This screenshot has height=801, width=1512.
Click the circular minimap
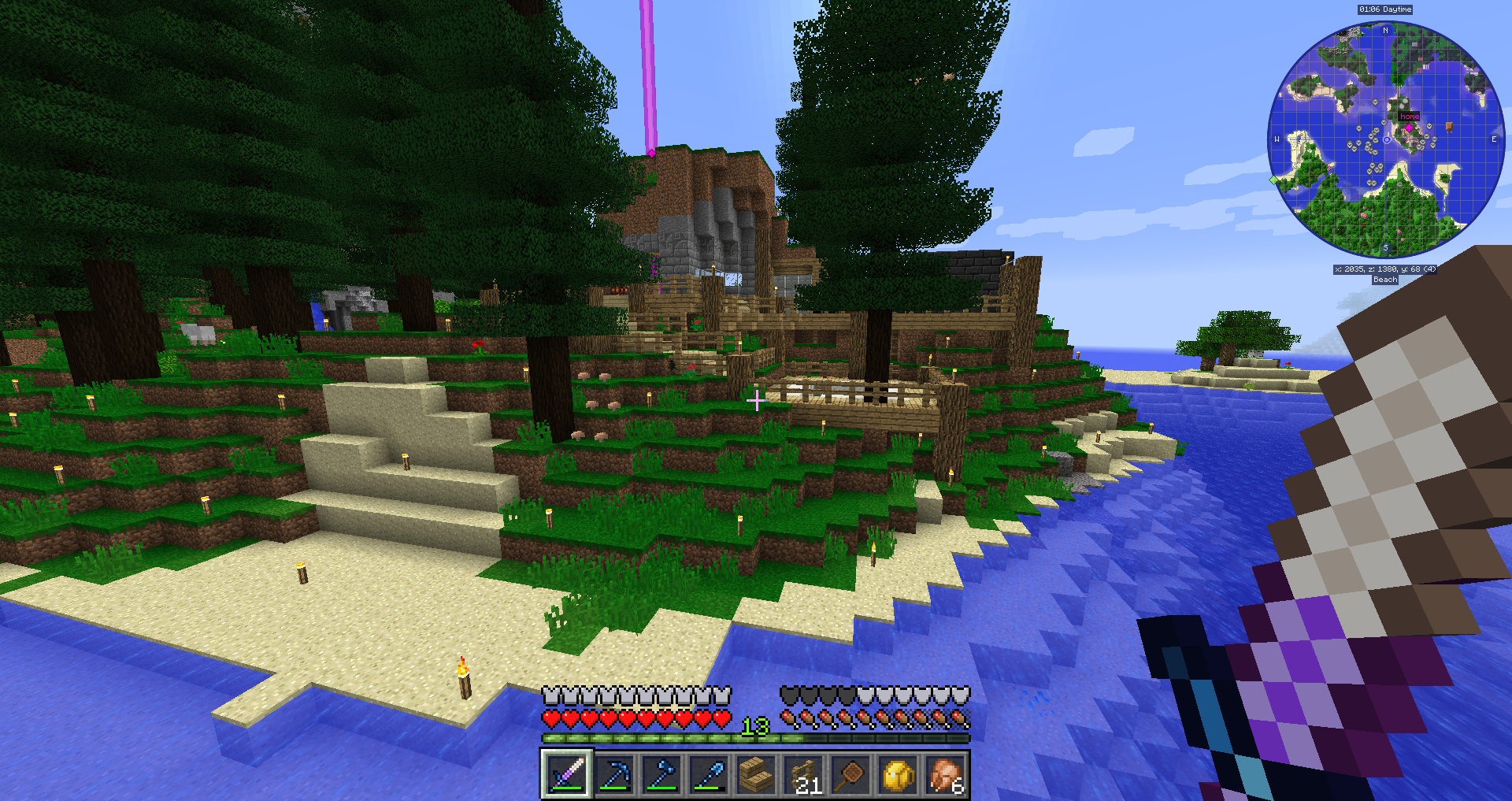(1386, 139)
